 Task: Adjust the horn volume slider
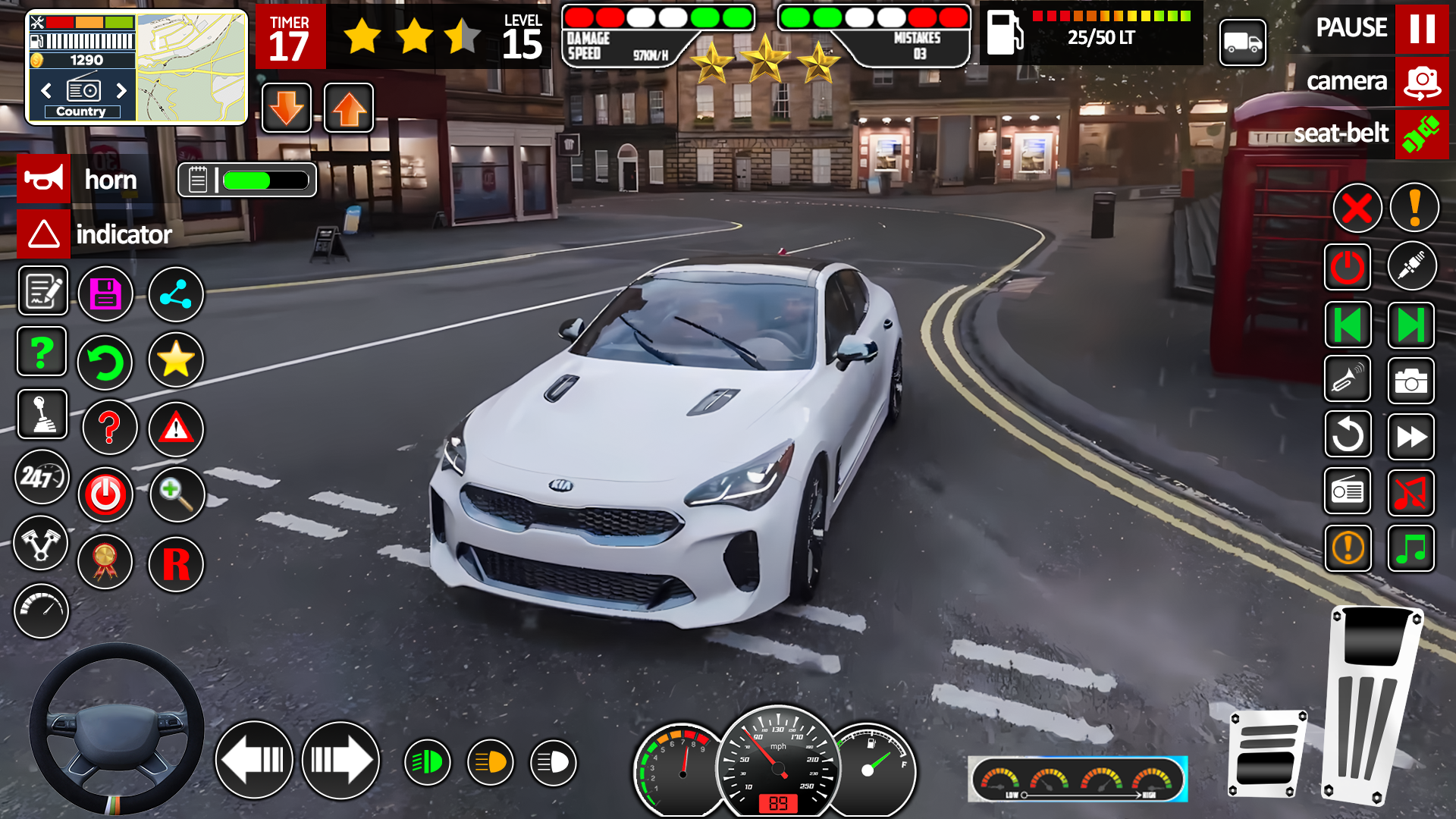(265, 180)
